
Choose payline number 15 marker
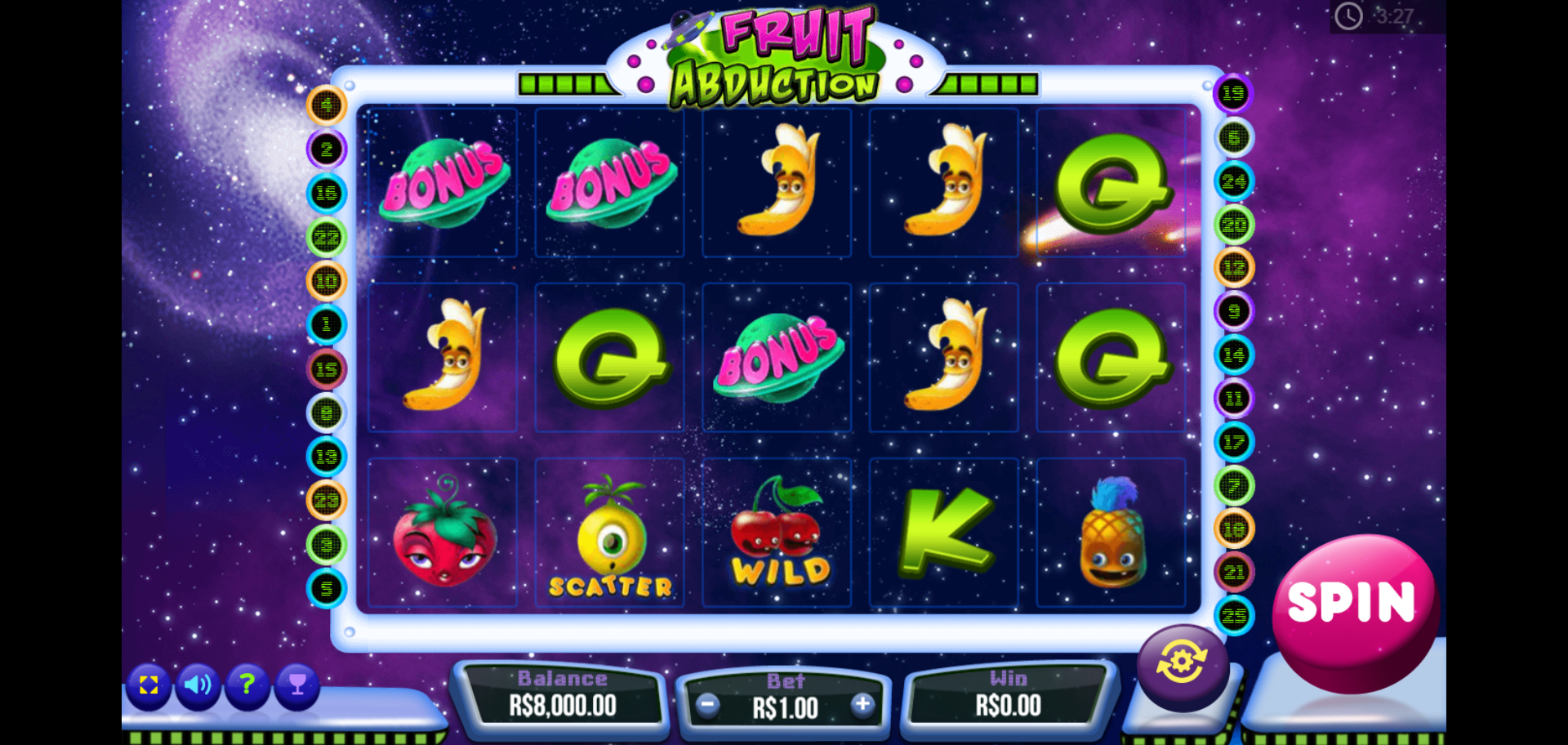pyautogui.click(x=327, y=369)
